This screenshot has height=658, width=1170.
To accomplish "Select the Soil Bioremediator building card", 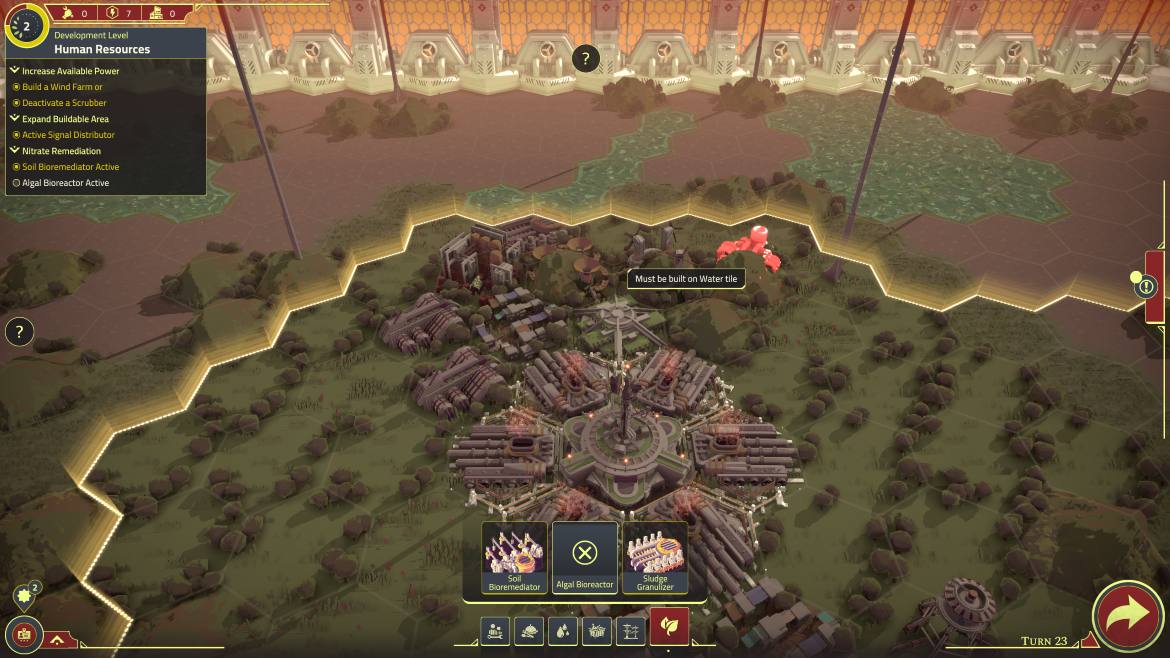I will coord(514,558).
